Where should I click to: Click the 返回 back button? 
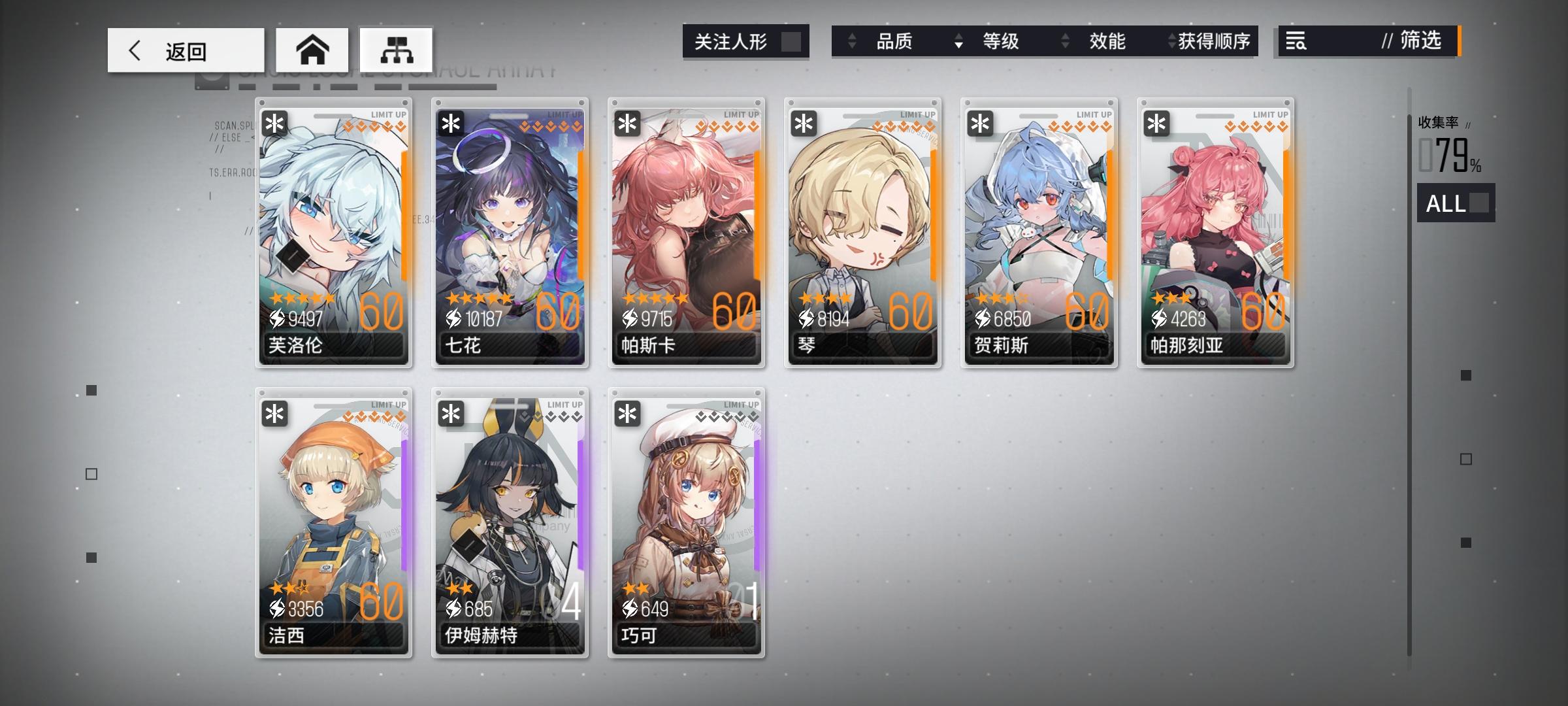185,50
